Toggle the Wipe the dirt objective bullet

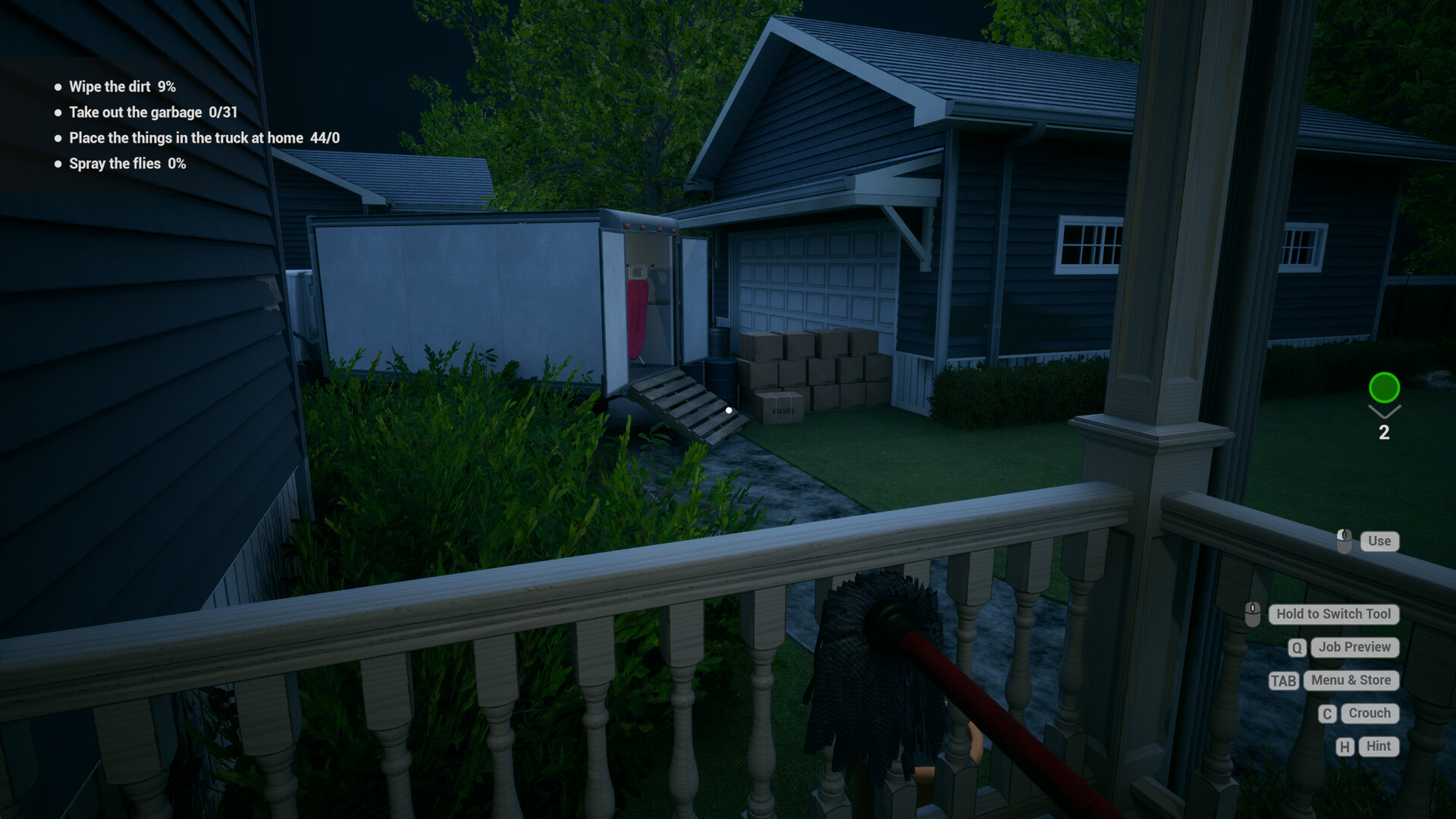57,86
